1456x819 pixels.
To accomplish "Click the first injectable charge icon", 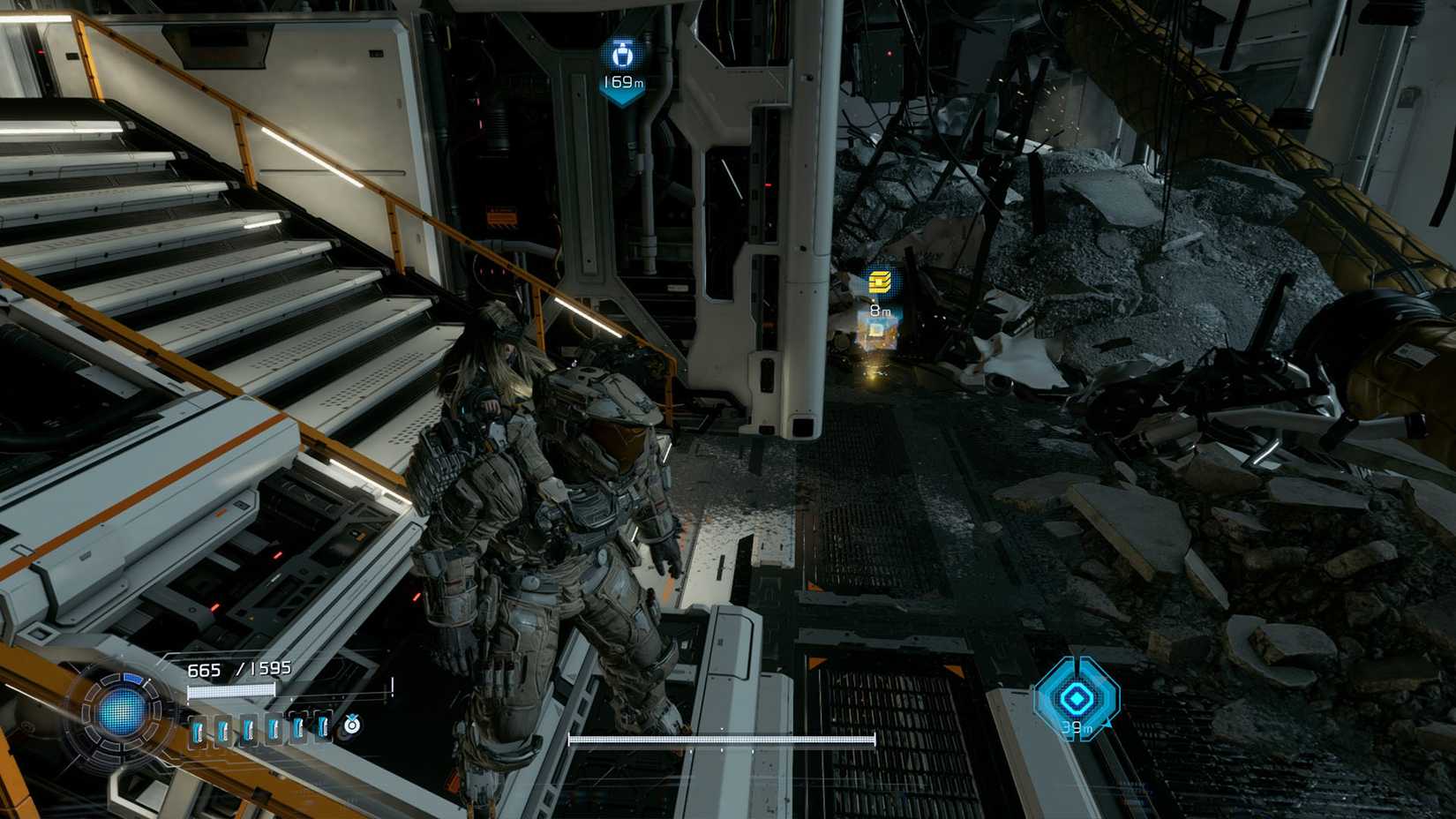I will tap(198, 729).
